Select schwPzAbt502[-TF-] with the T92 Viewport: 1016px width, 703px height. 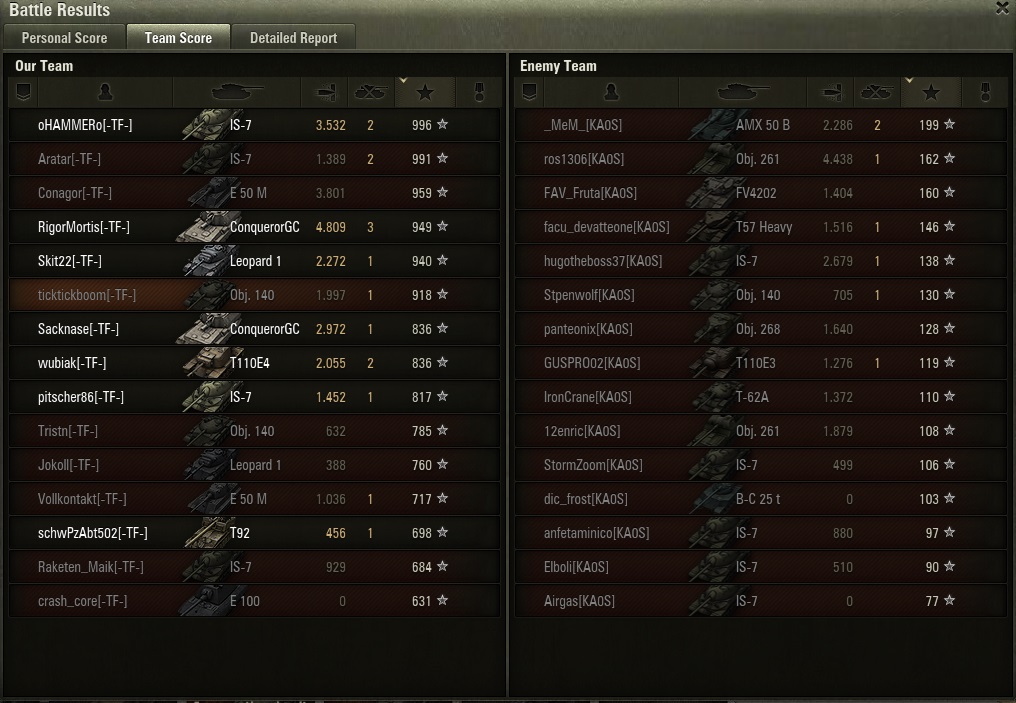pos(93,533)
